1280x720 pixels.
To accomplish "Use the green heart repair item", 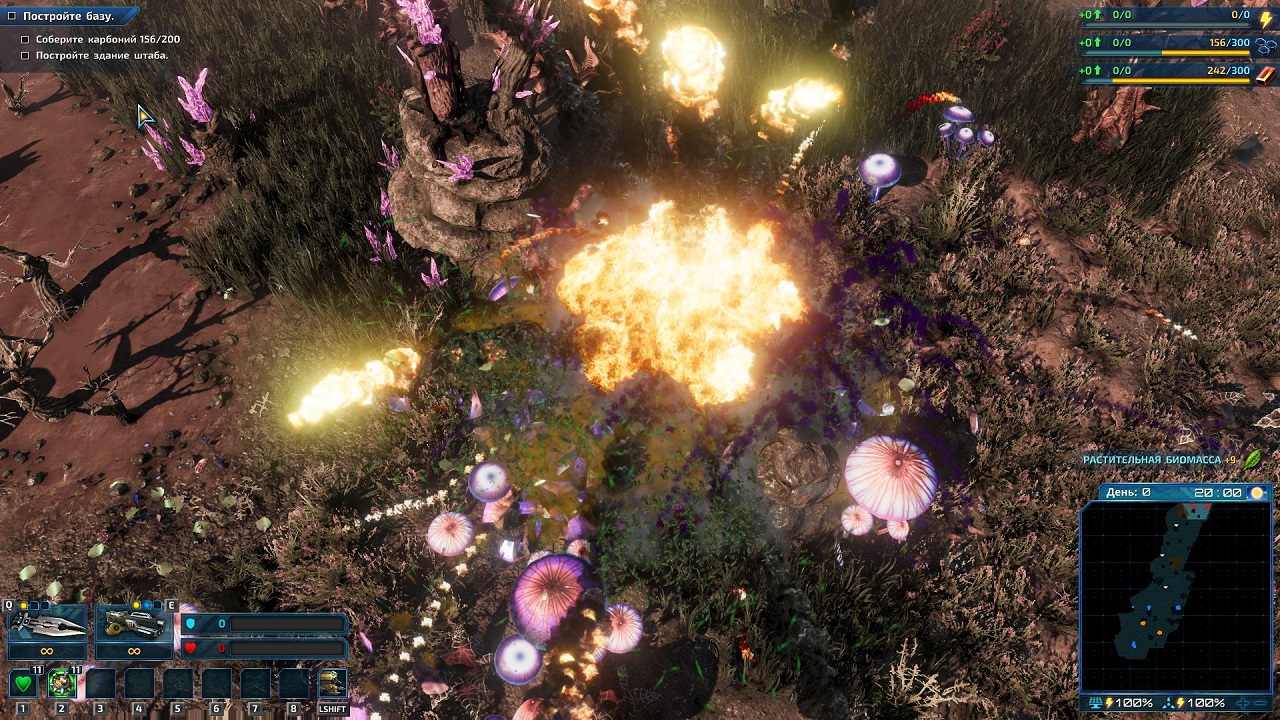I will coord(23,684).
